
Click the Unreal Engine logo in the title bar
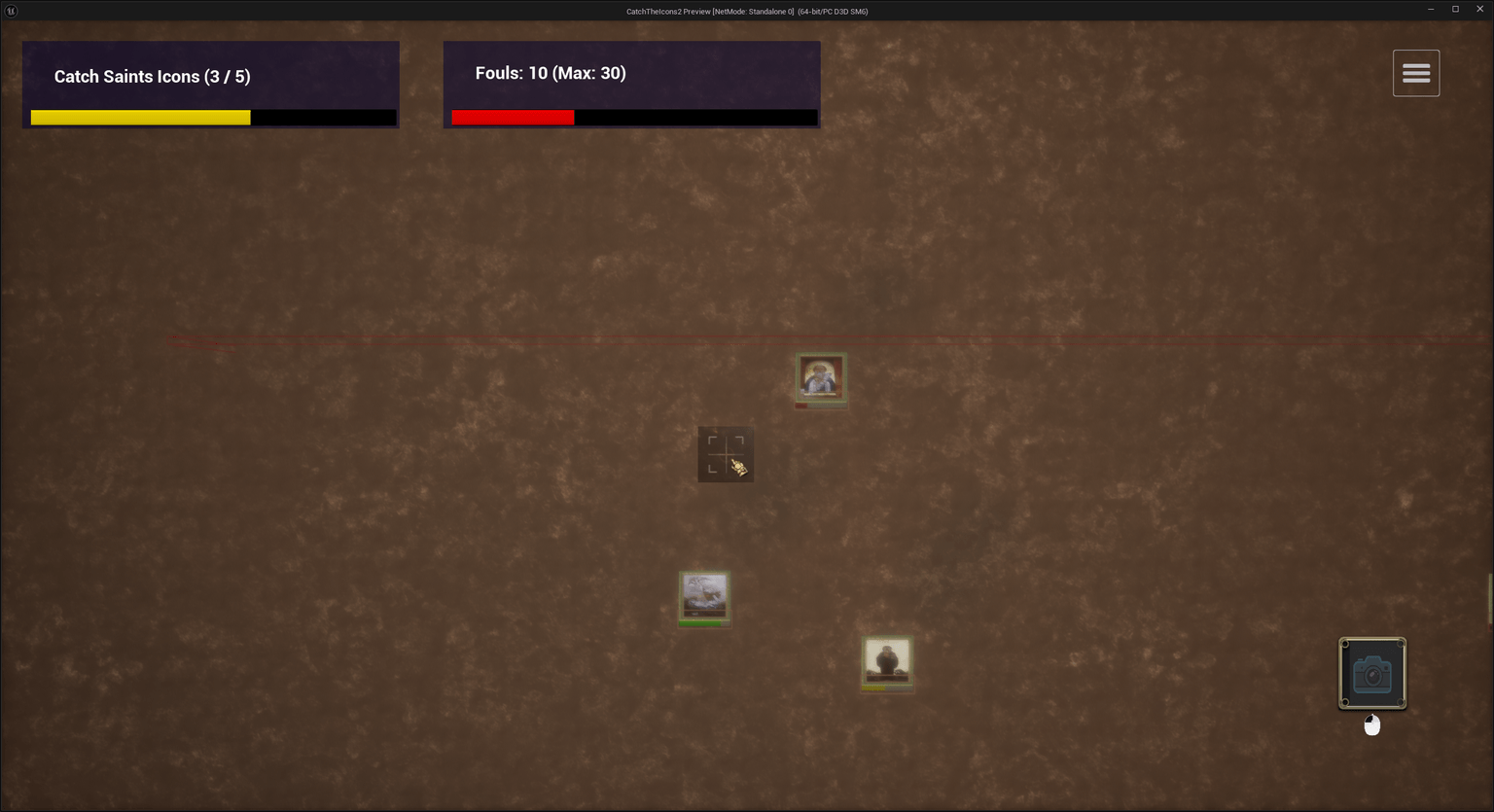pos(10,11)
